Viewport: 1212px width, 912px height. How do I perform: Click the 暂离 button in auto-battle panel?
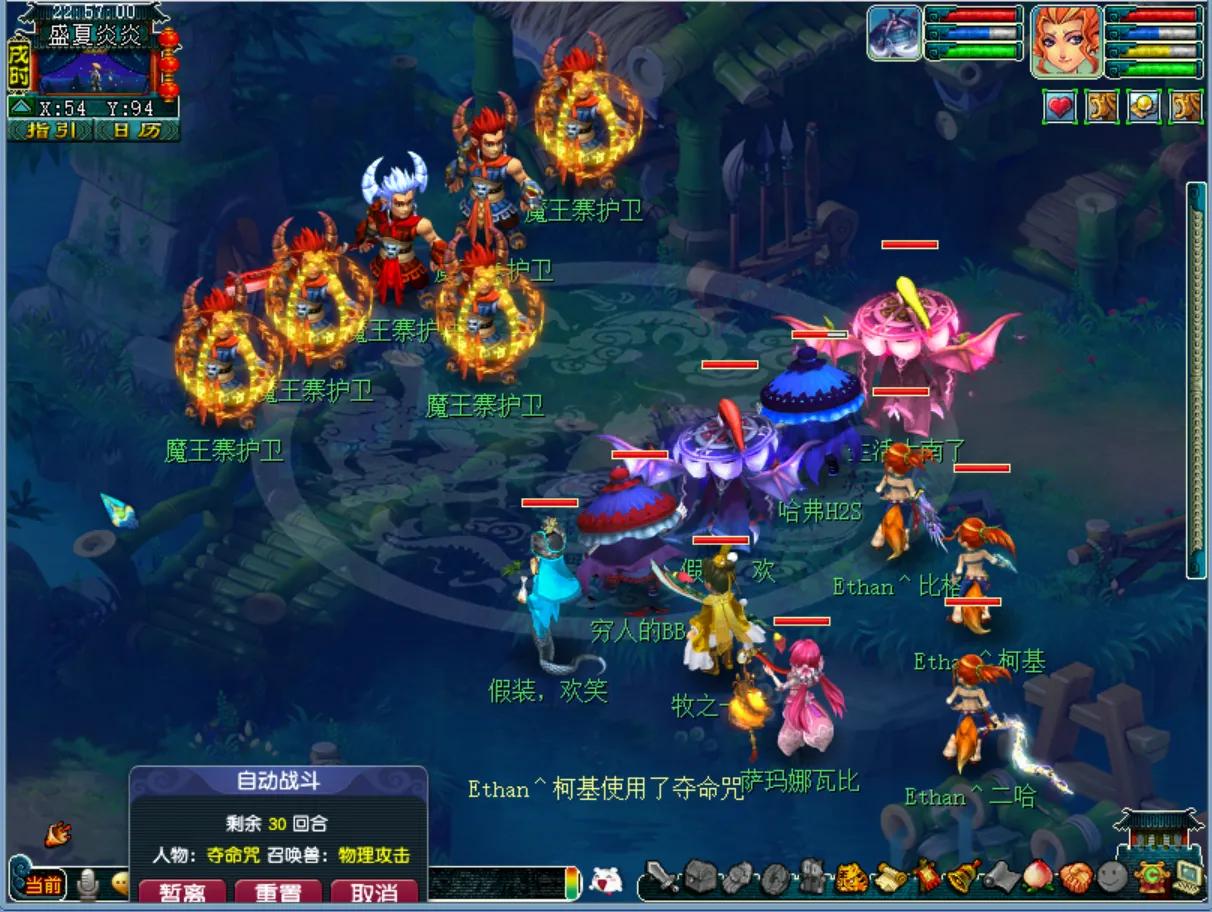pyautogui.click(x=181, y=891)
